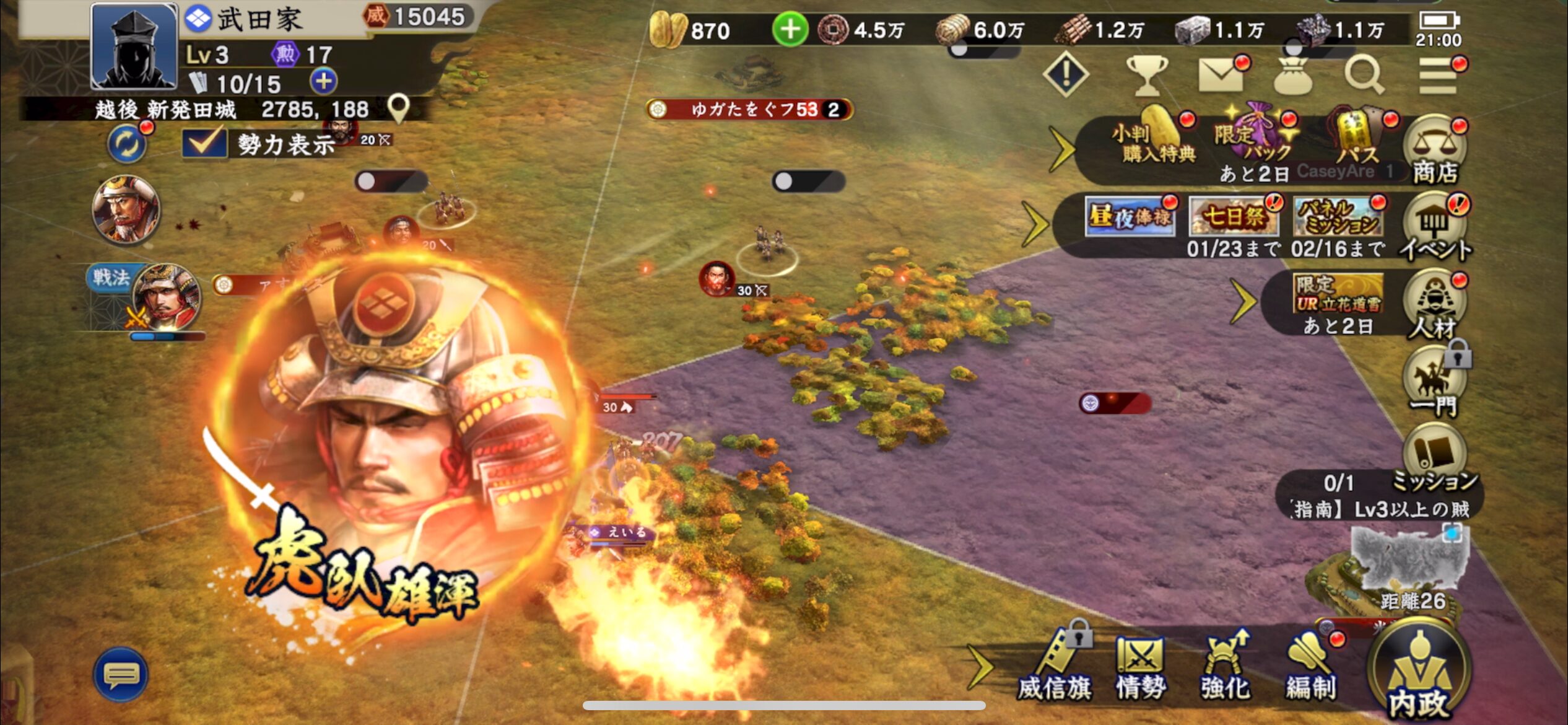Click the circular refresh arrows button

[x=127, y=144]
